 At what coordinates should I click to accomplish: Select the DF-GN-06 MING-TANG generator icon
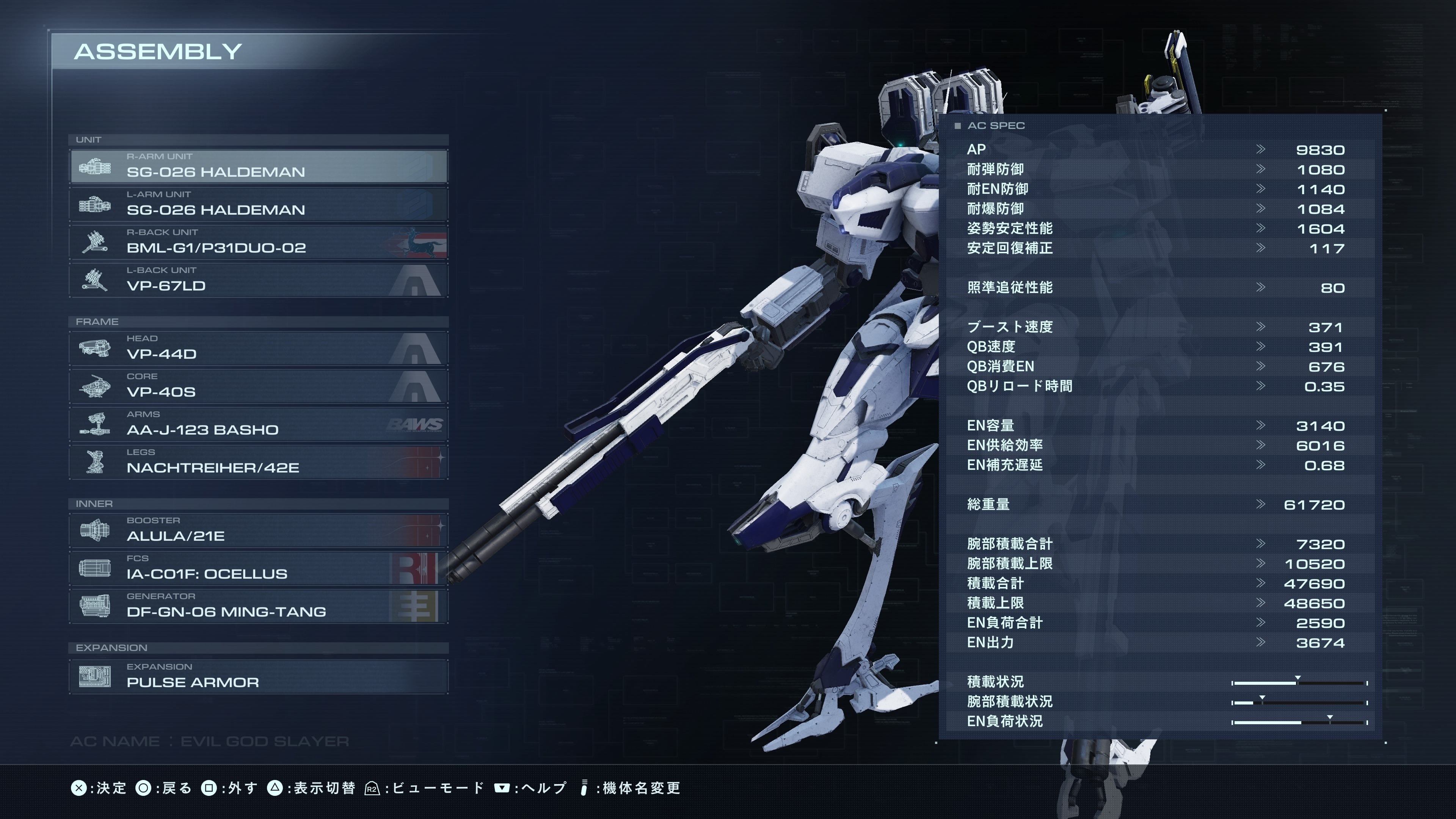[95, 606]
